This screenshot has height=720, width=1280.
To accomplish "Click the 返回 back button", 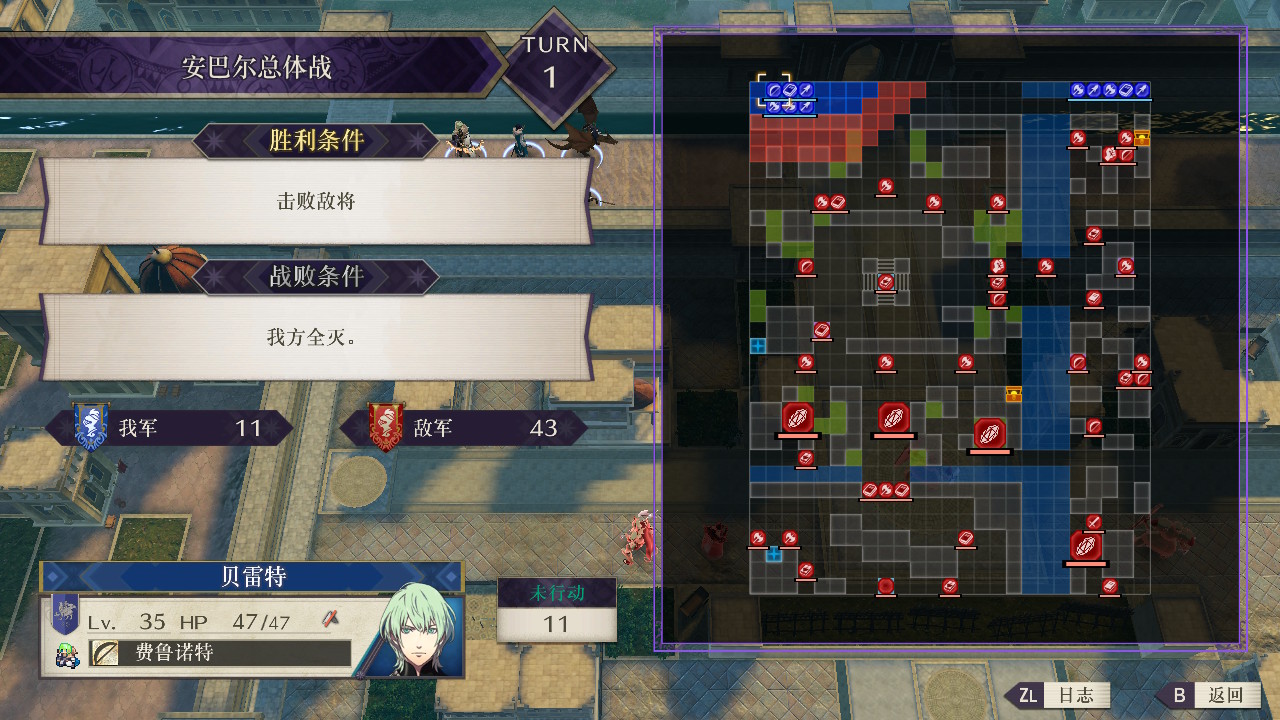I will click(x=1210, y=695).
